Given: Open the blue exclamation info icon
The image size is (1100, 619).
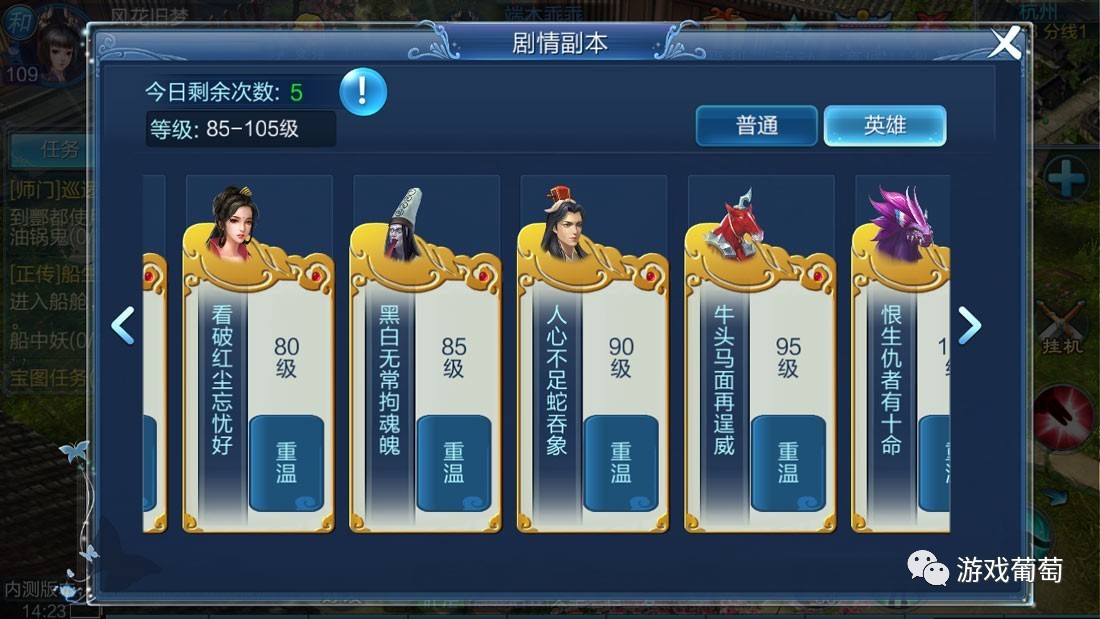Looking at the screenshot, I should click(362, 92).
